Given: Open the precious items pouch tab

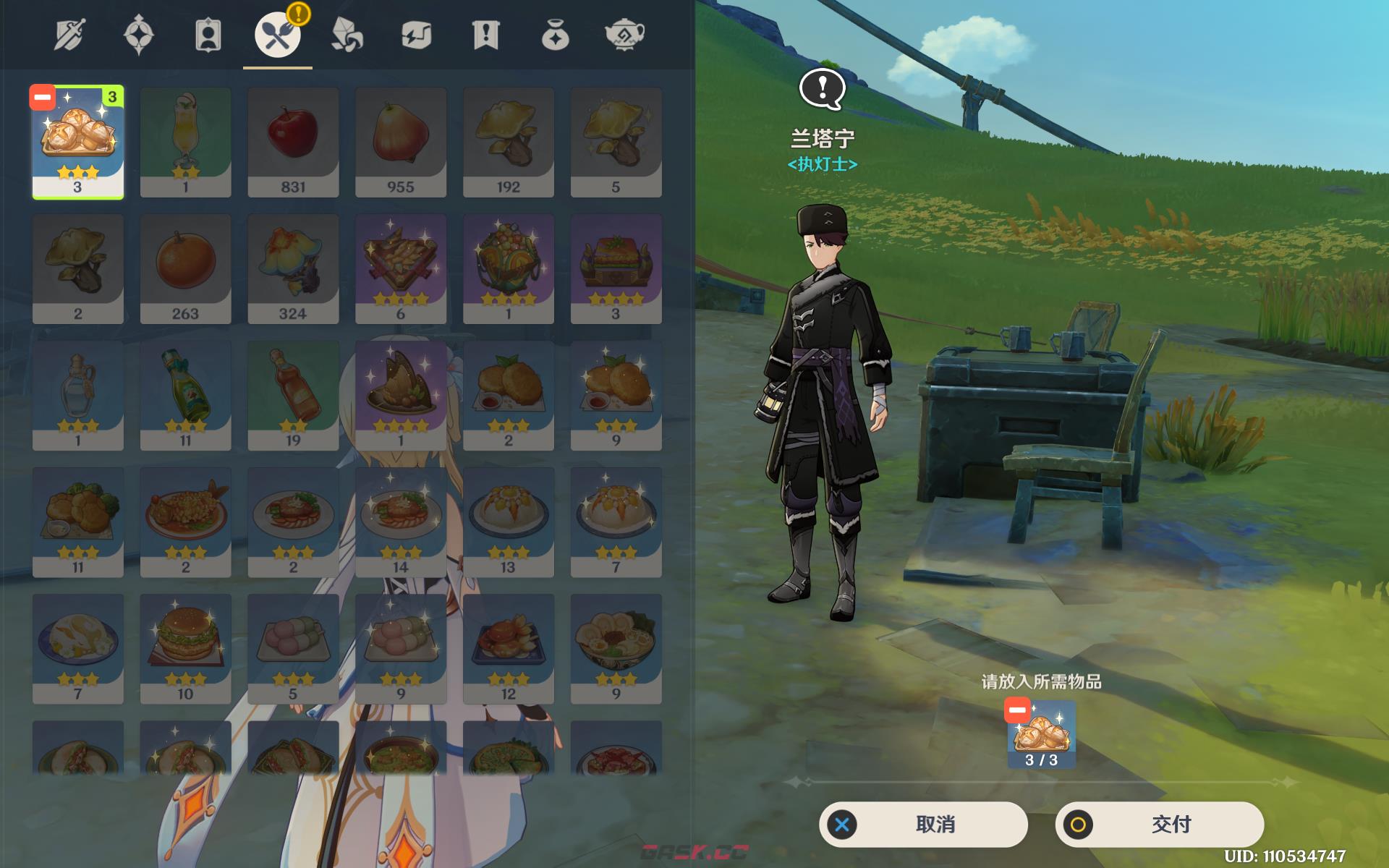Looking at the screenshot, I should click(x=555, y=35).
